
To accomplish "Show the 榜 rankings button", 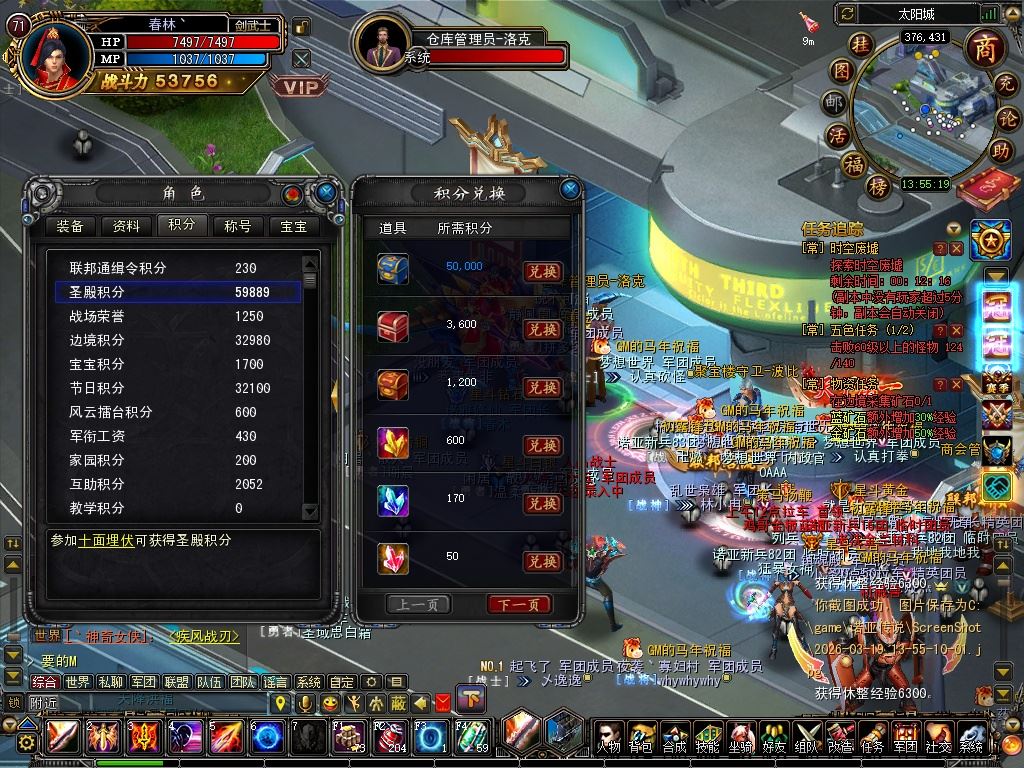I will point(879,186).
